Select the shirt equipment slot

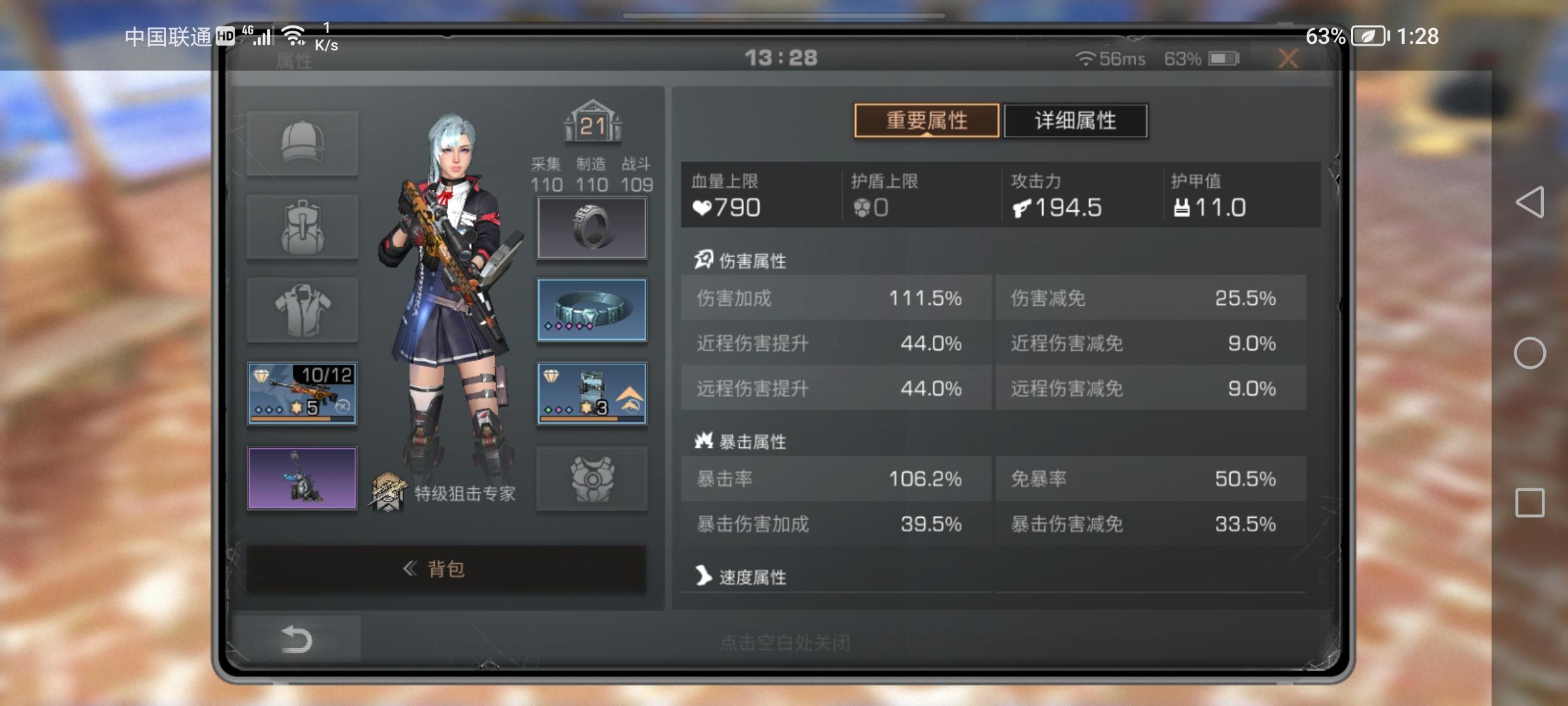click(302, 310)
